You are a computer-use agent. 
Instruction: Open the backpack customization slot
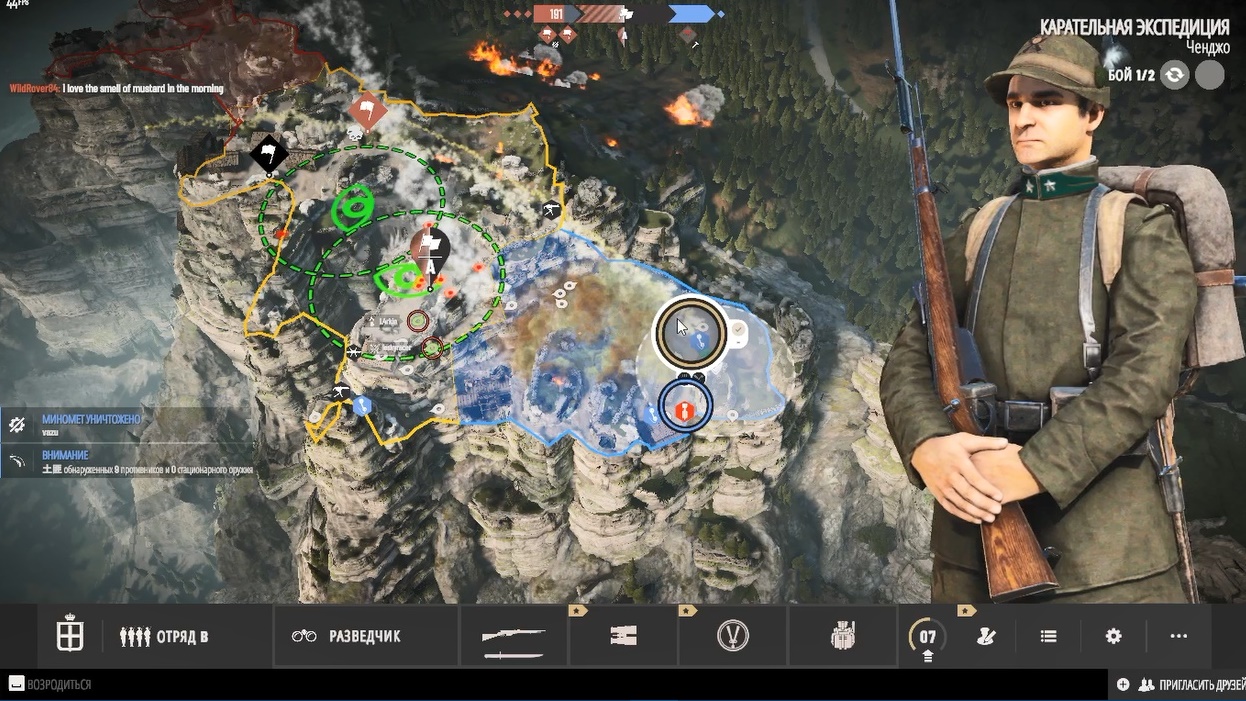(x=842, y=637)
